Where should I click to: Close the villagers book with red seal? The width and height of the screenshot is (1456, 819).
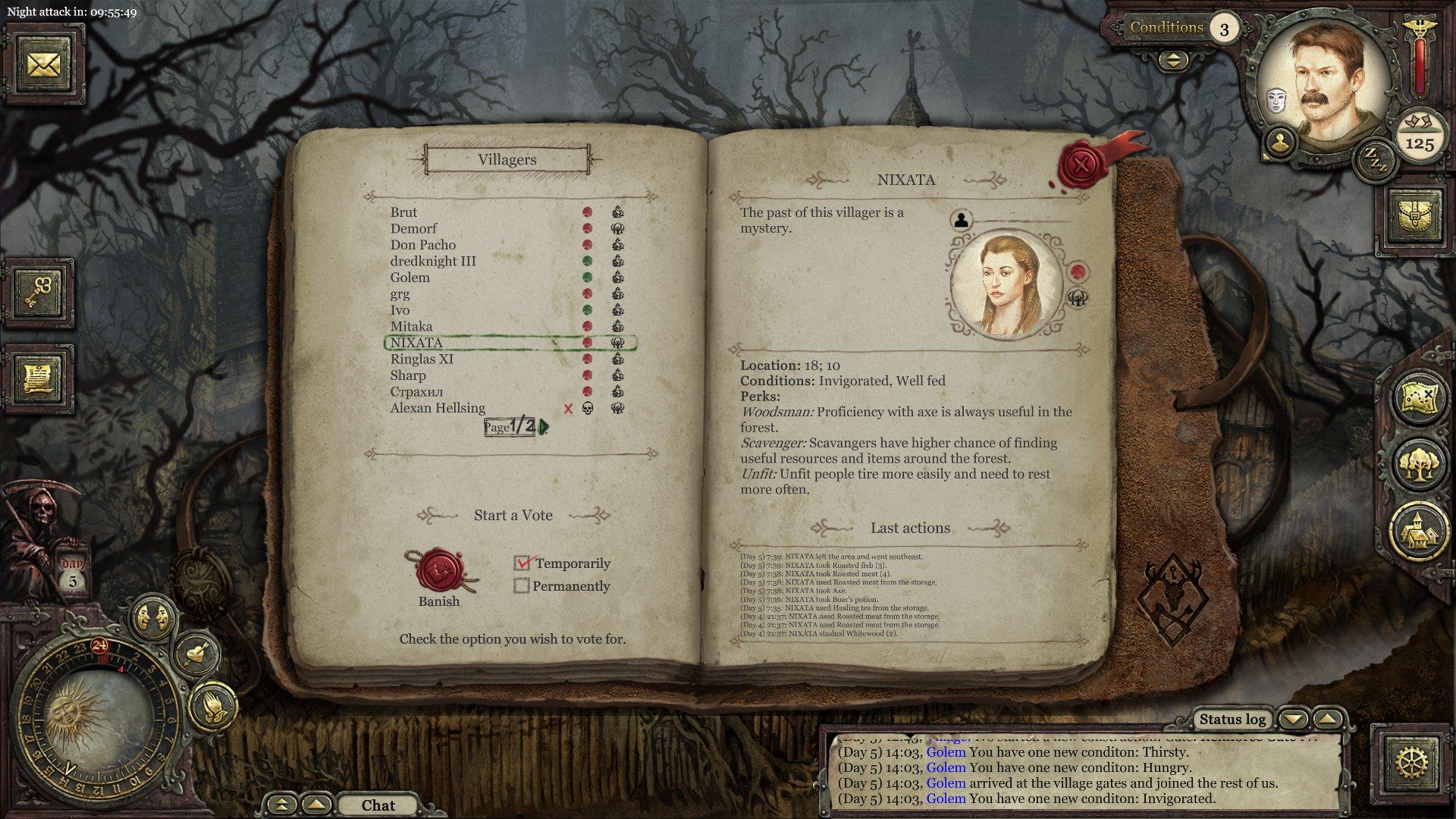[x=1083, y=163]
